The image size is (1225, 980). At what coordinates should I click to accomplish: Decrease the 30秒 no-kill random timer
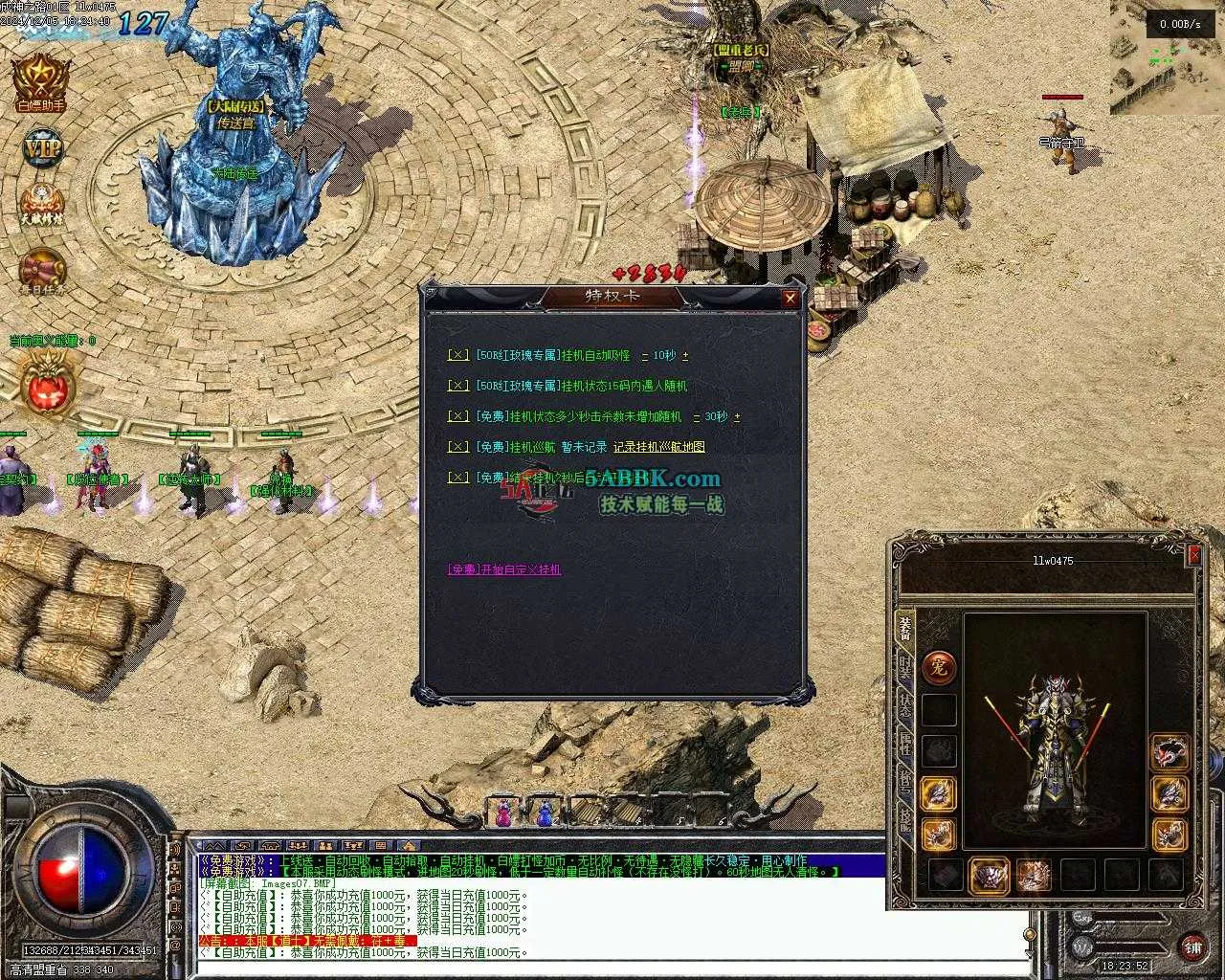click(697, 417)
